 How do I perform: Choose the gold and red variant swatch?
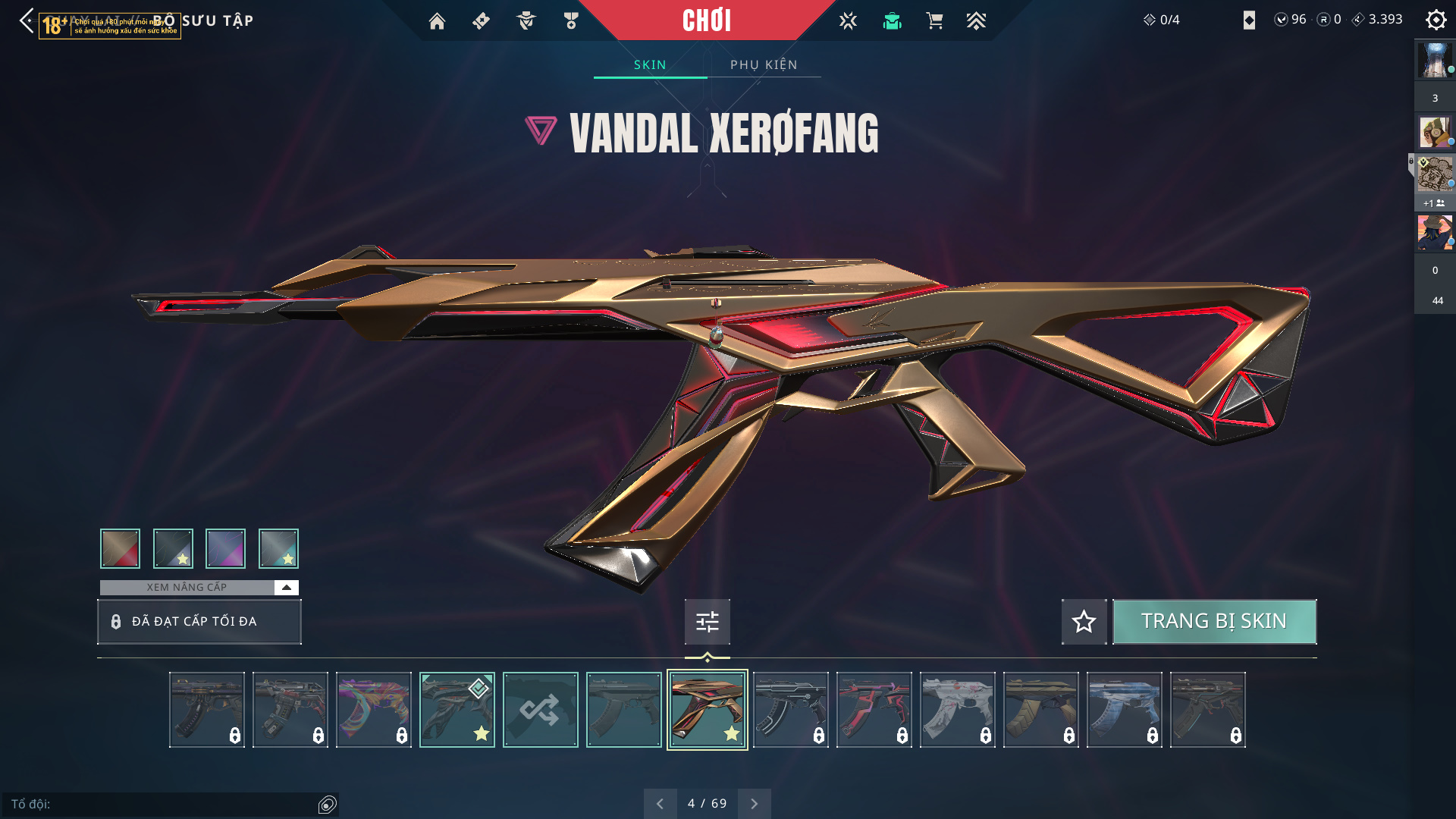click(120, 548)
